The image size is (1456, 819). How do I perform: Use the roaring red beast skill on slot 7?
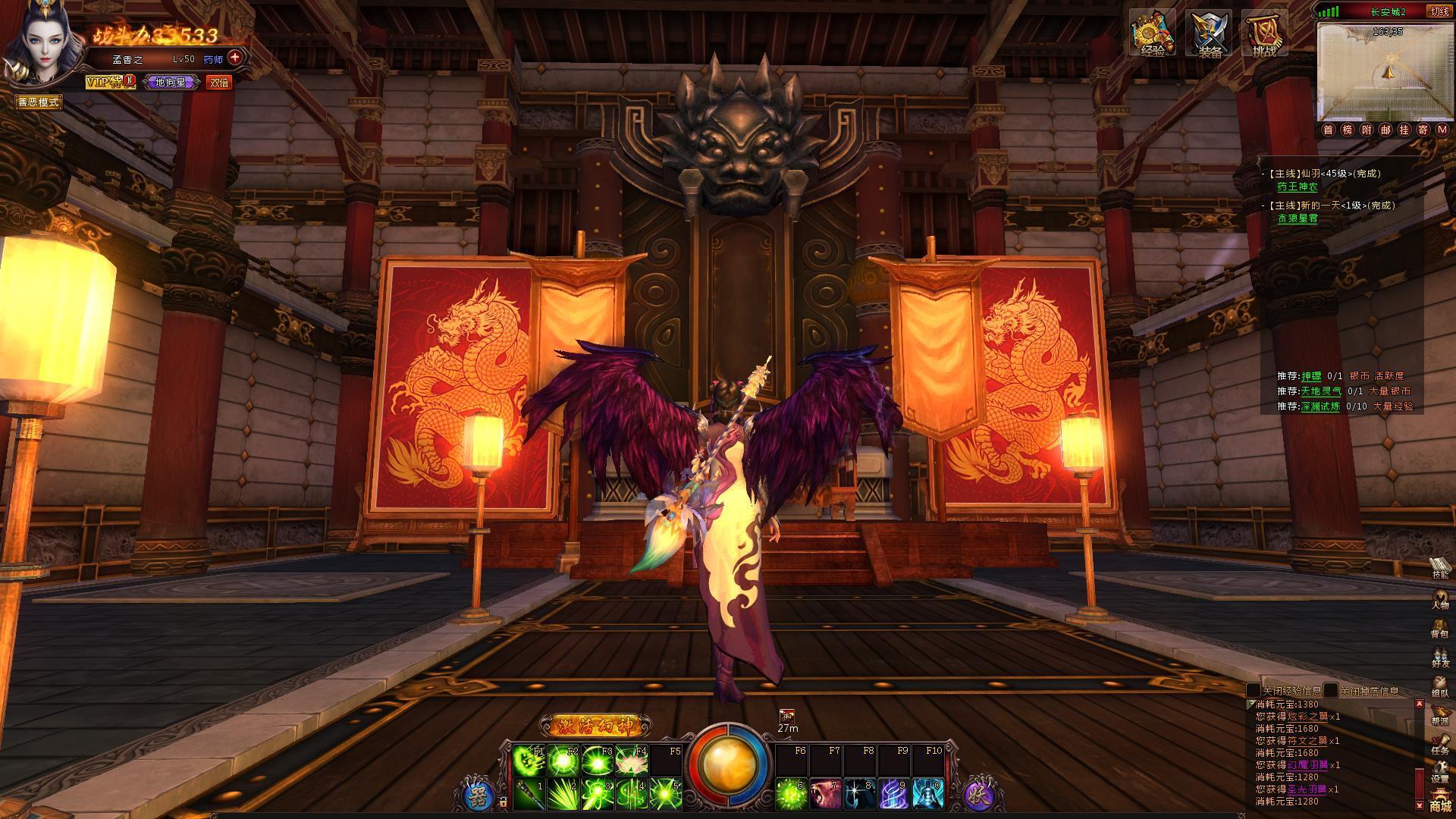824,794
